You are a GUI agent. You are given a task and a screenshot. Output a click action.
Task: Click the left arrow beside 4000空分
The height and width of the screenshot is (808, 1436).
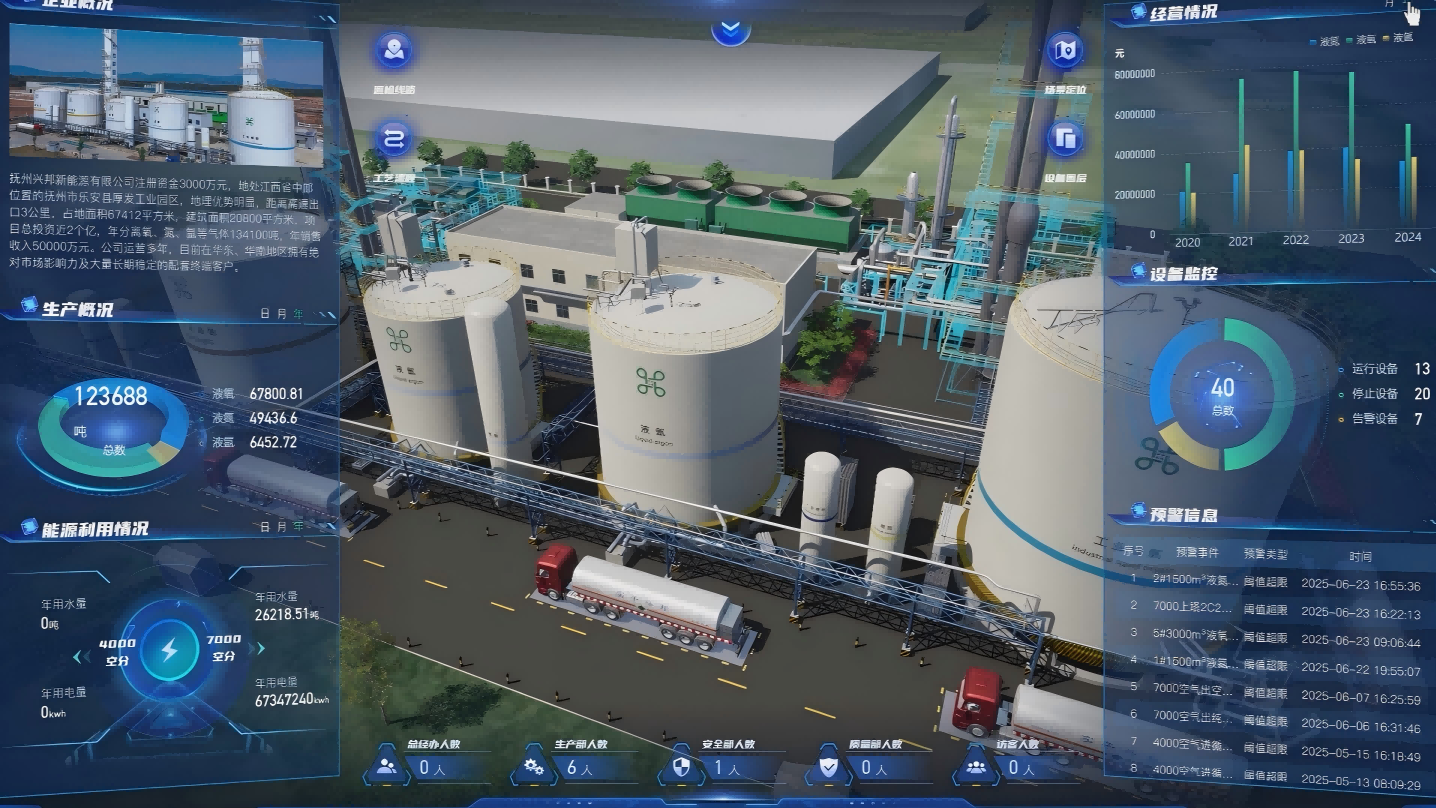pyautogui.click(x=78, y=656)
